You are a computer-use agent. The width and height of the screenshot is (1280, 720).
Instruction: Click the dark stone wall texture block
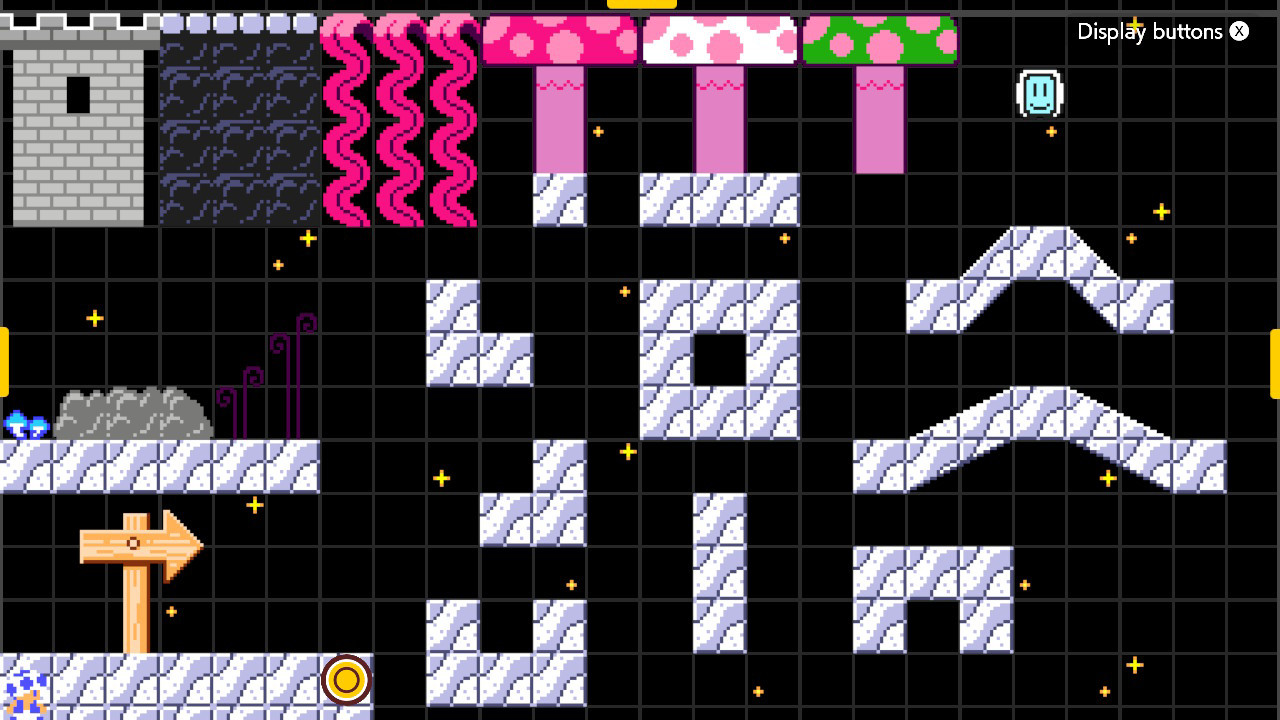pyautogui.click(x=238, y=120)
